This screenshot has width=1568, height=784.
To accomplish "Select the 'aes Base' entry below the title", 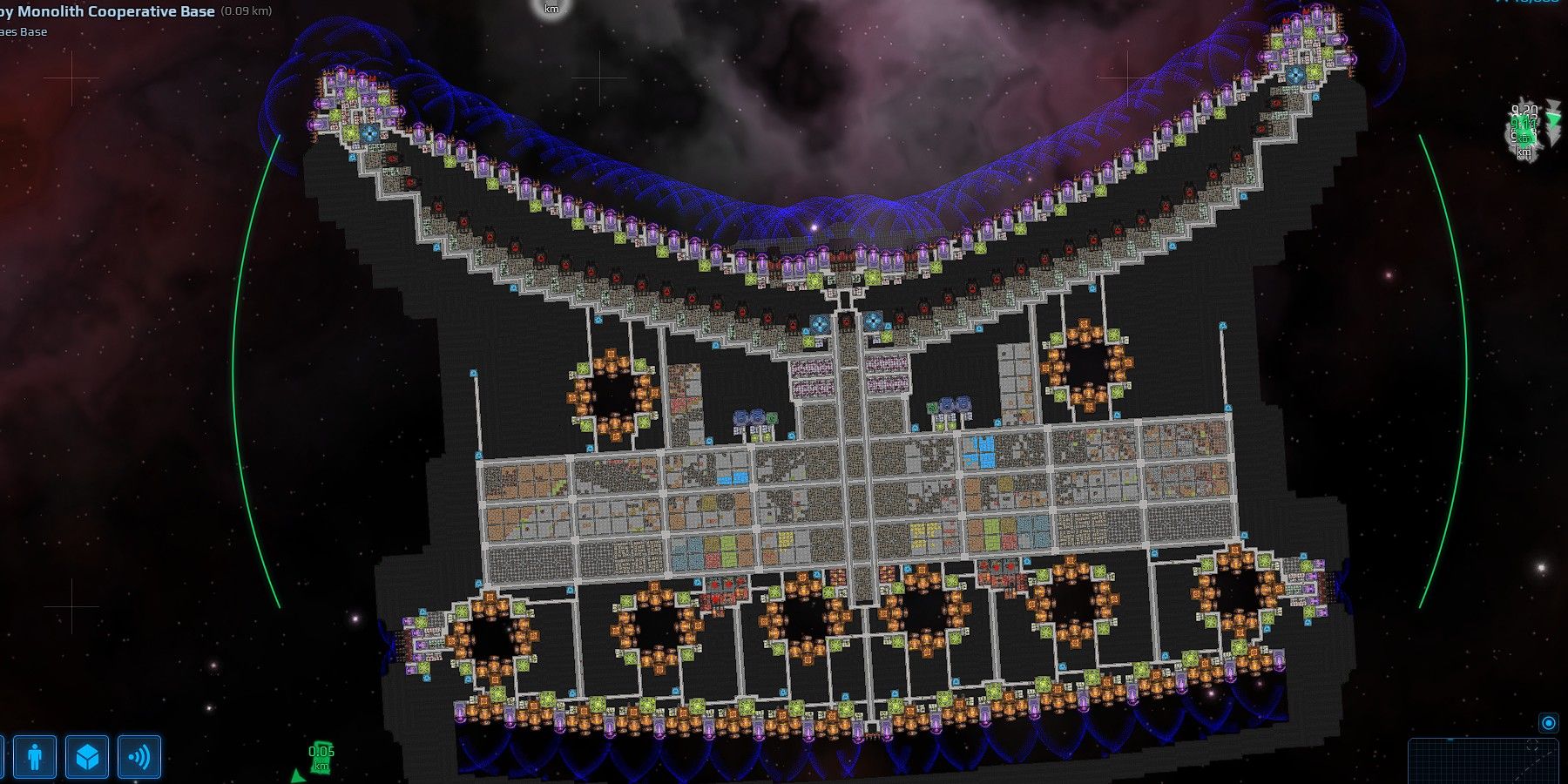I will [x=22, y=31].
